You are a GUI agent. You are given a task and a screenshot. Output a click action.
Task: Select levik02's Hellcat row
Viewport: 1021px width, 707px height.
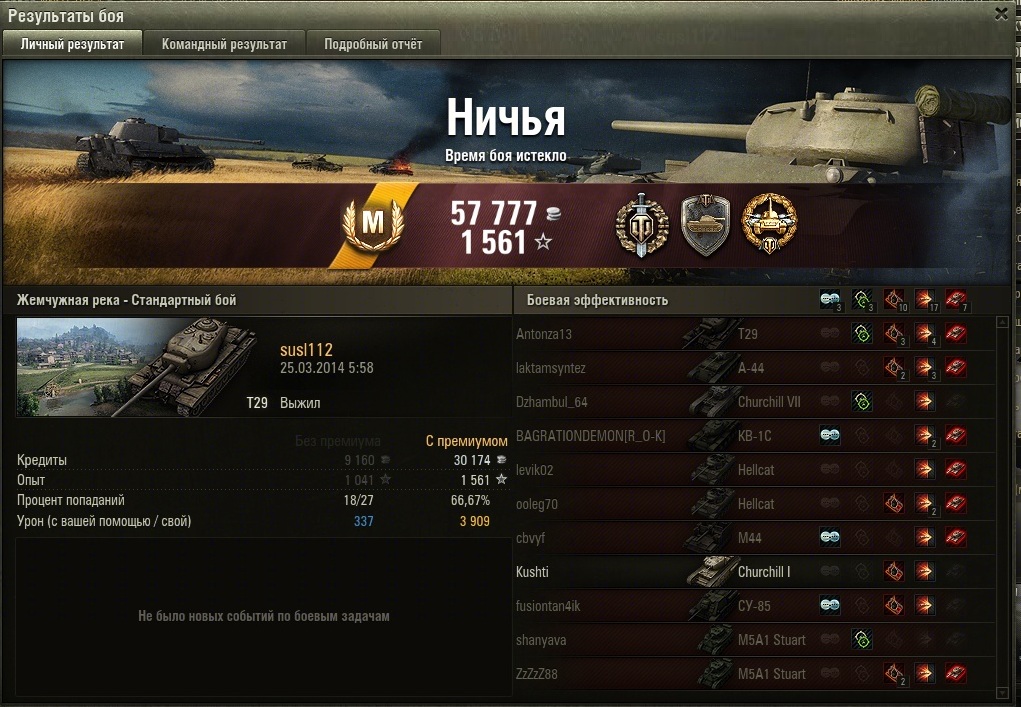tap(650, 470)
